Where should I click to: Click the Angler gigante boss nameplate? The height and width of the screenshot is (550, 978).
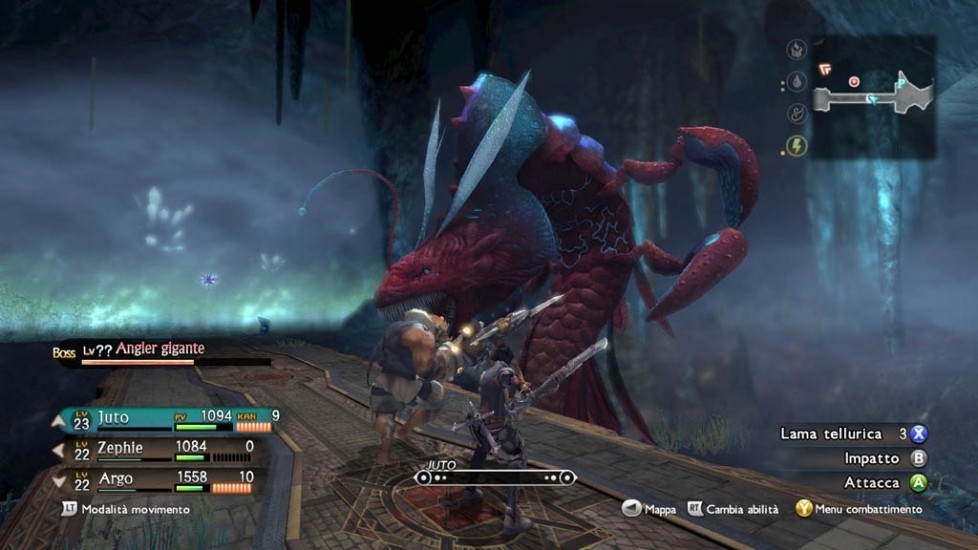point(160,349)
